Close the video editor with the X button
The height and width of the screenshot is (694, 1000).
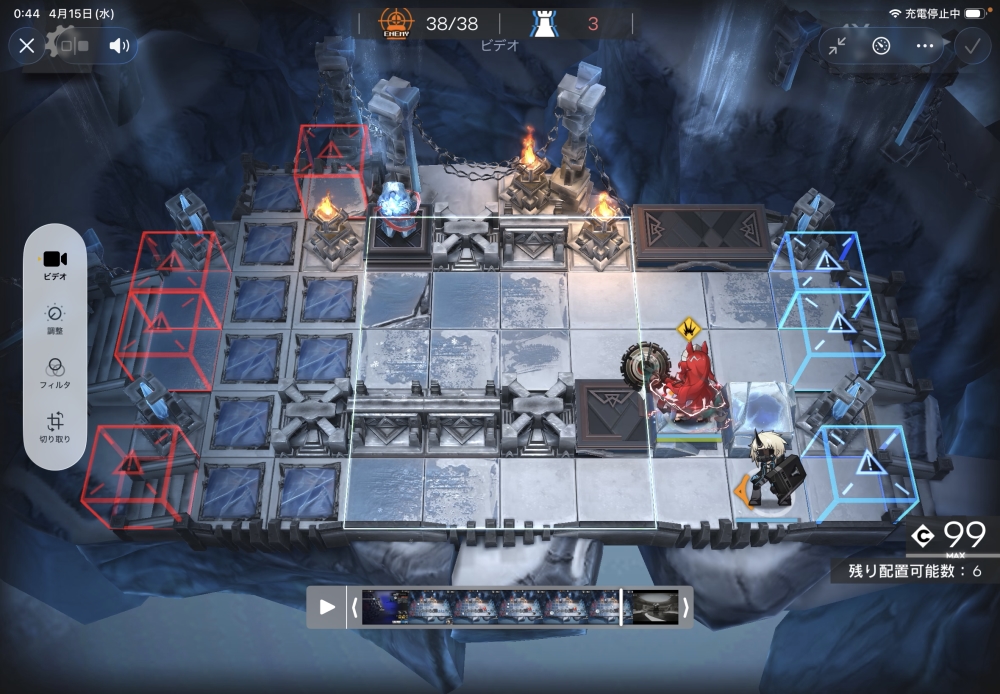tap(27, 45)
